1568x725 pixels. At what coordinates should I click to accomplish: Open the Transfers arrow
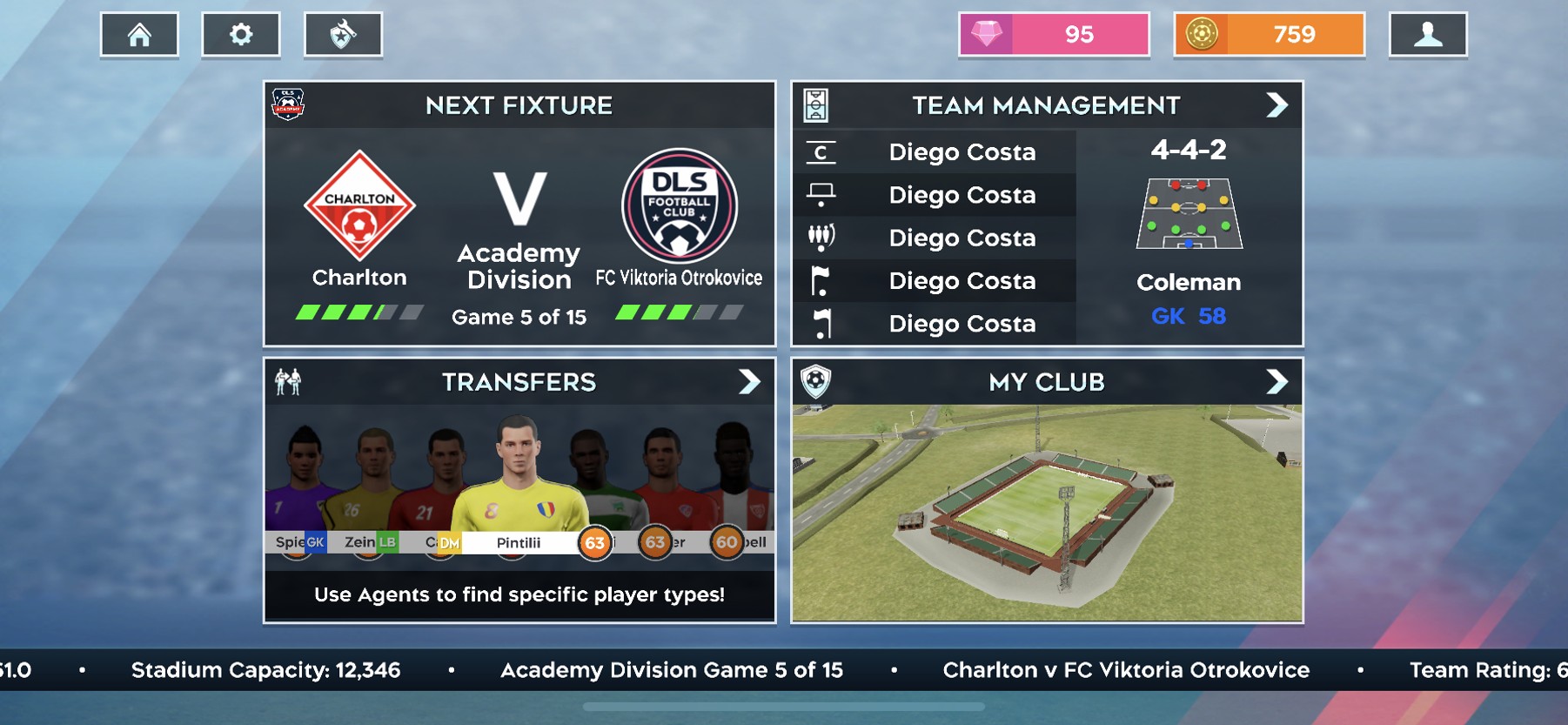(x=749, y=382)
